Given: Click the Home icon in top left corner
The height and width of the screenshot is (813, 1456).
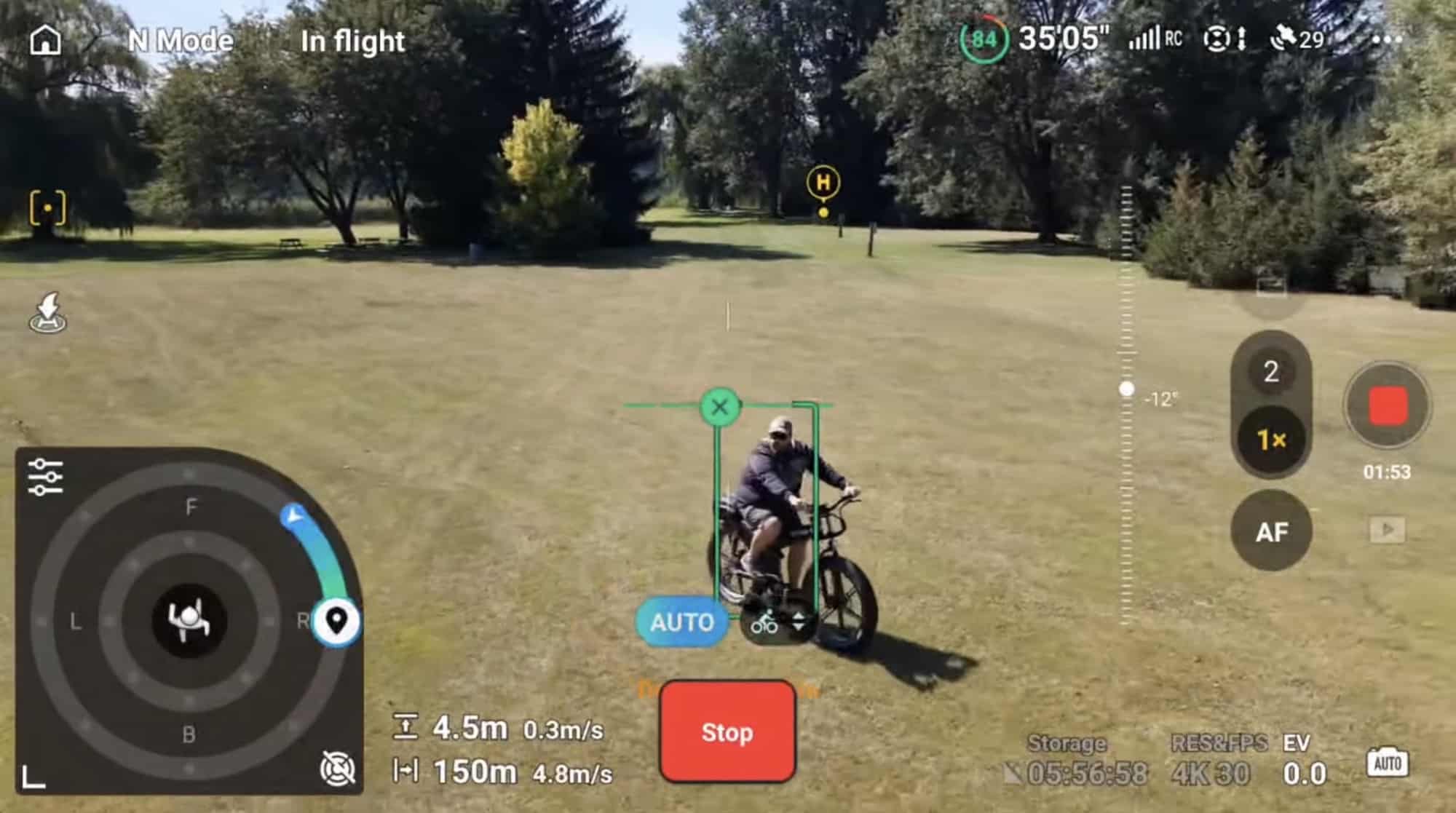Looking at the screenshot, I should (45, 40).
